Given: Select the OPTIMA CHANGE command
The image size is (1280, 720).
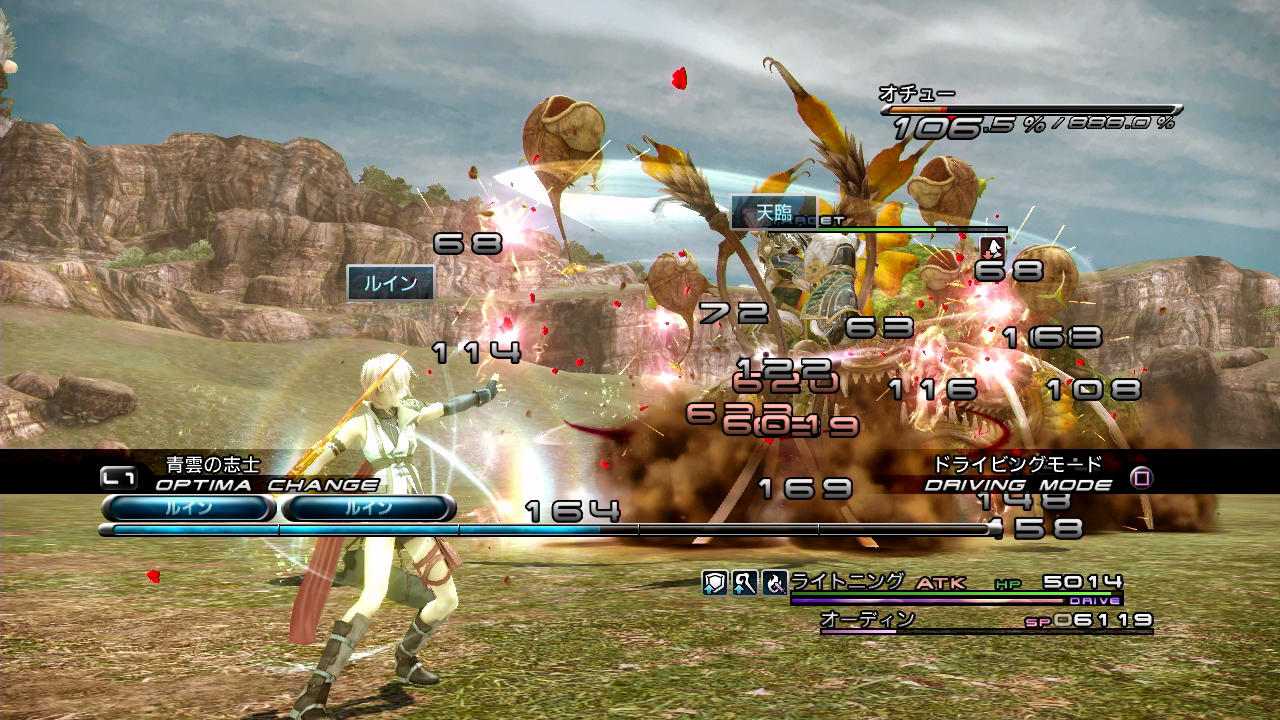Looking at the screenshot, I should [x=266, y=485].
